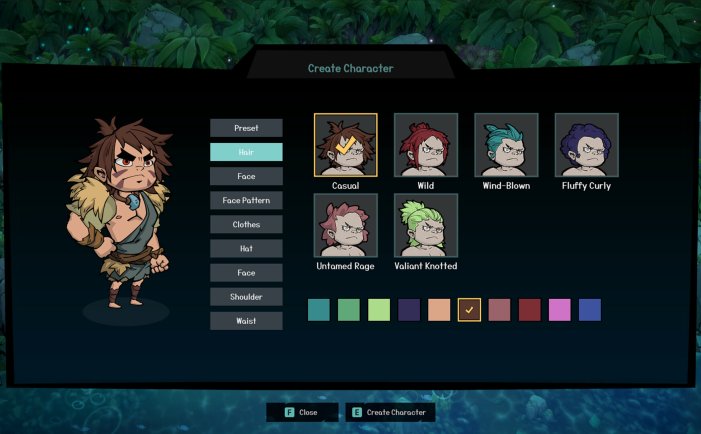The width and height of the screenshot is (701, 434).
Task: Choose the peach hair color swatch
Action: 439,310
